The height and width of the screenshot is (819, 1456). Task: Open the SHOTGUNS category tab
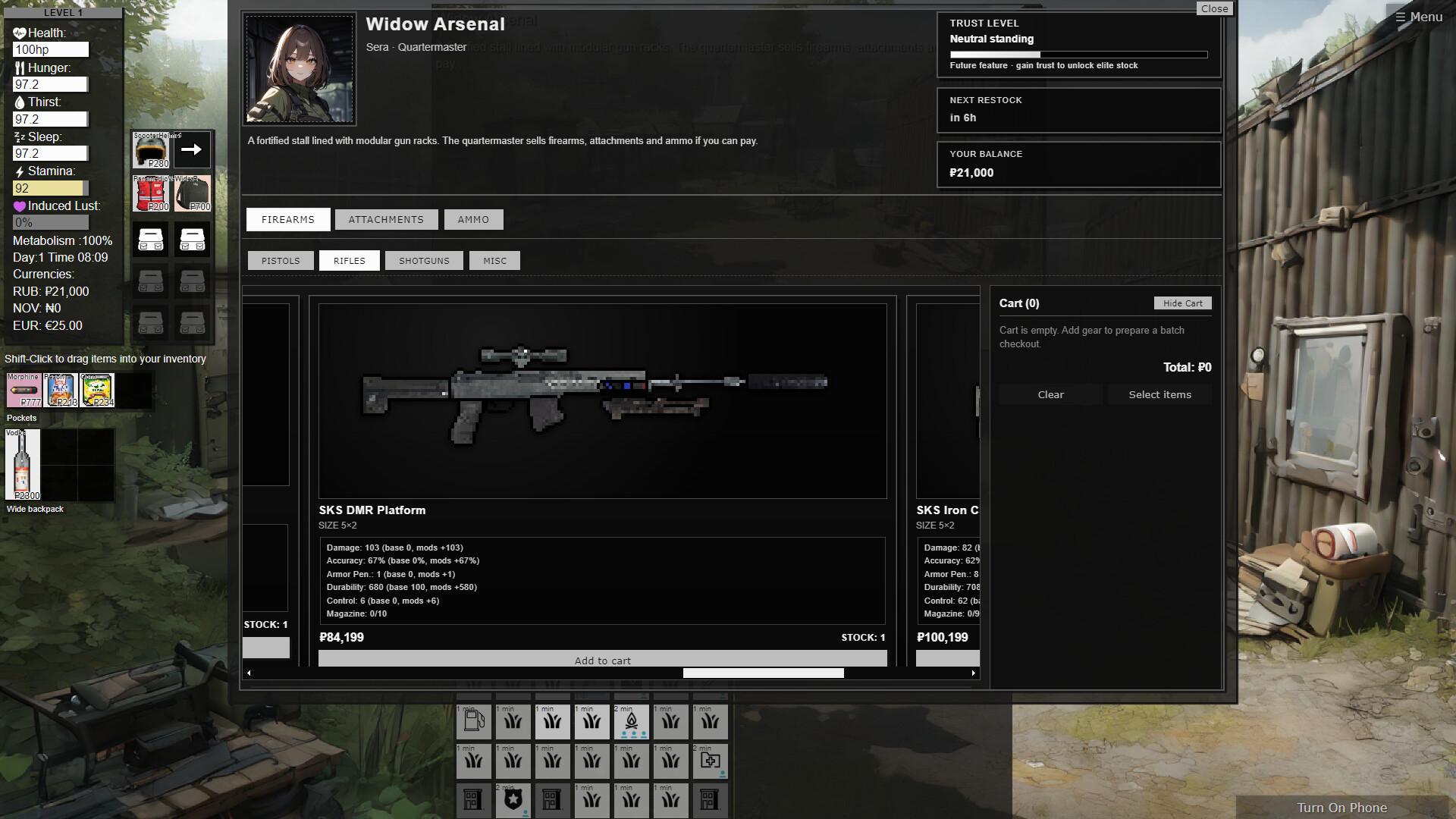point(424,260)
